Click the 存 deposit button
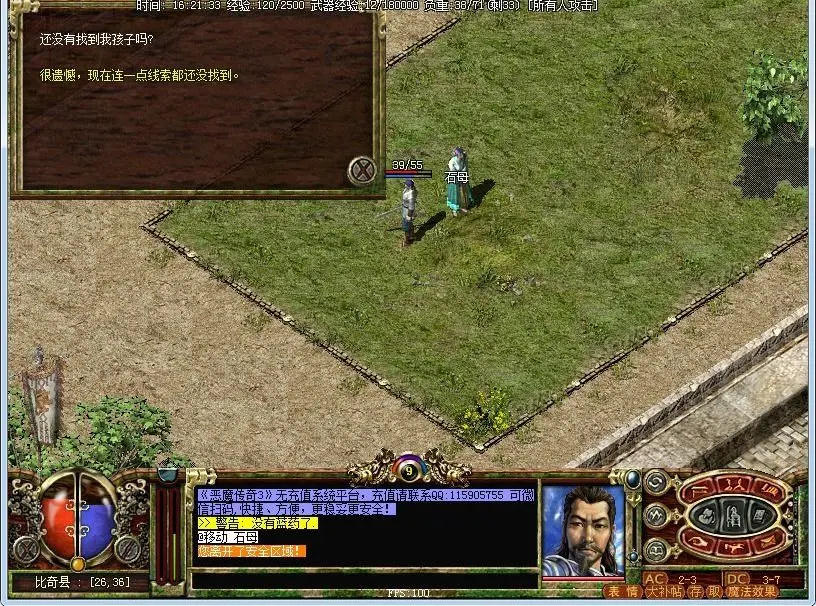 696,592
